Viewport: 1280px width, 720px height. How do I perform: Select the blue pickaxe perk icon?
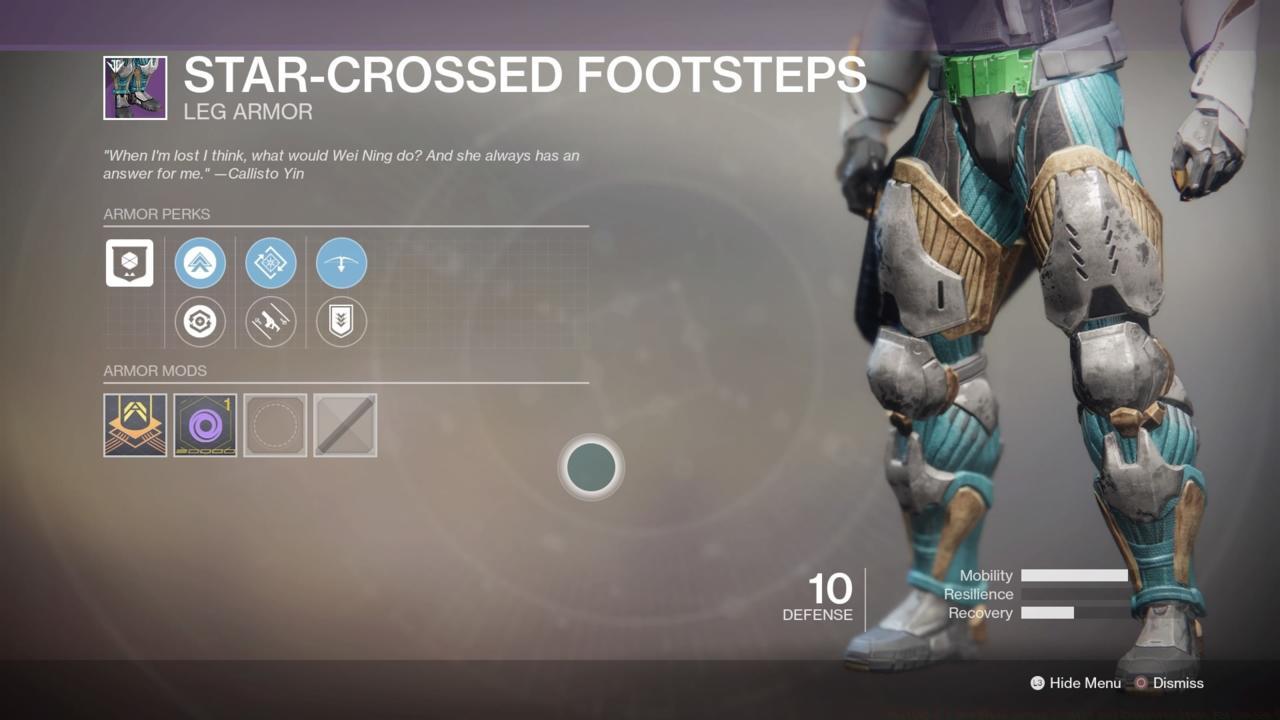coord(341,262)
